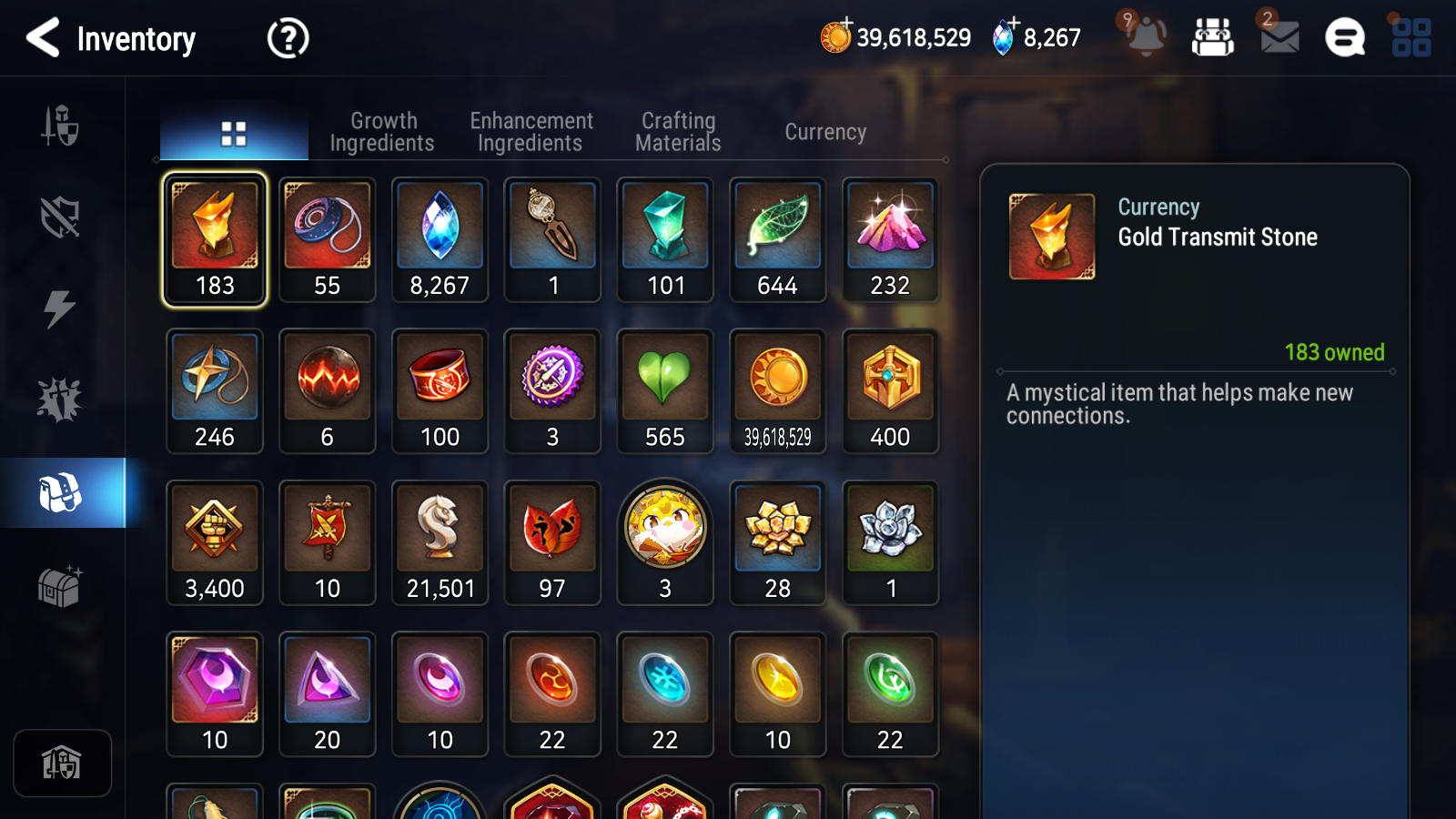
Task: Open the treasure chest inventory category
Action: point(60,586)
